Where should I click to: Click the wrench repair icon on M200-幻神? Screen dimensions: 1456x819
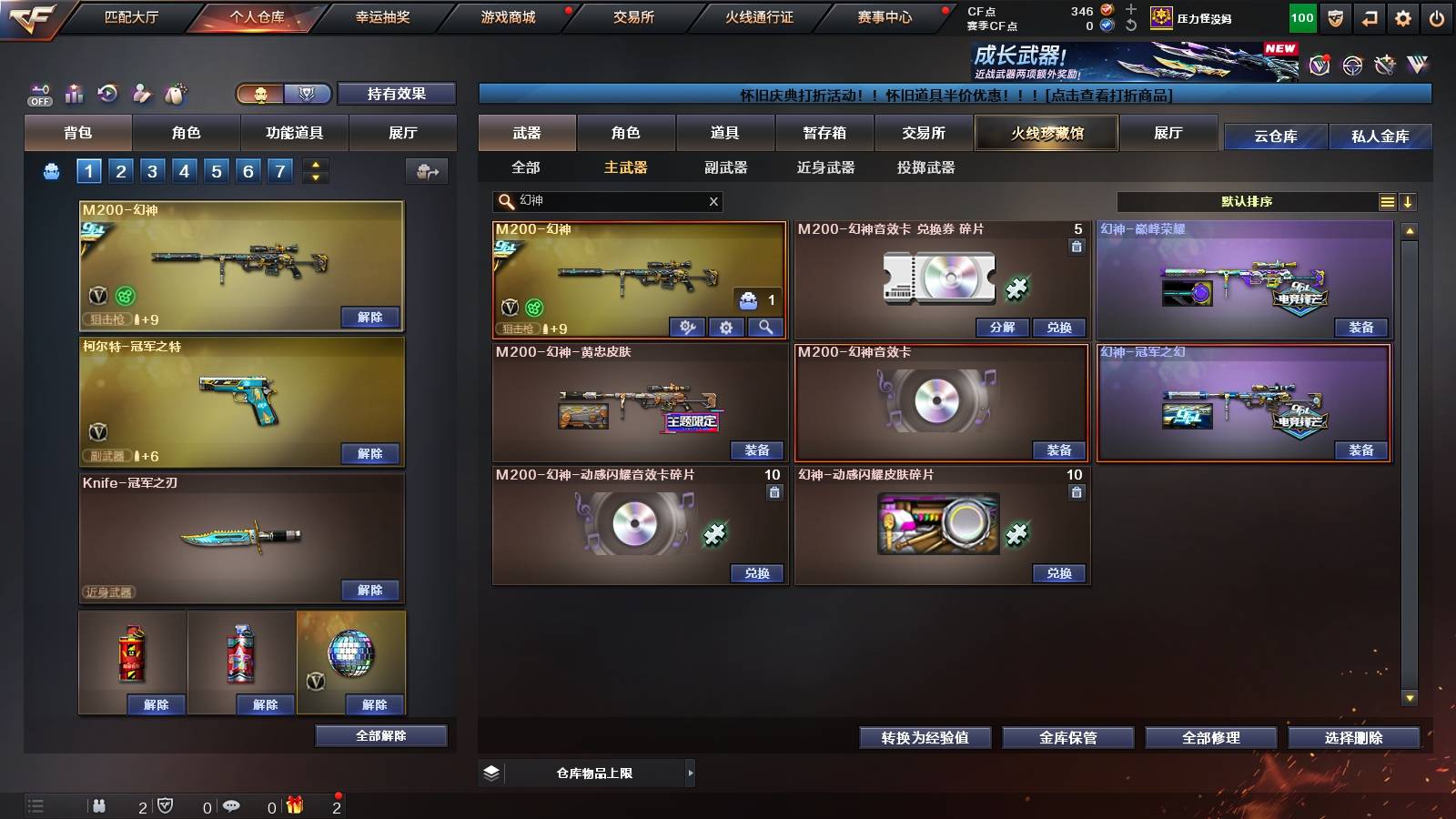click(x=687, y=328)
